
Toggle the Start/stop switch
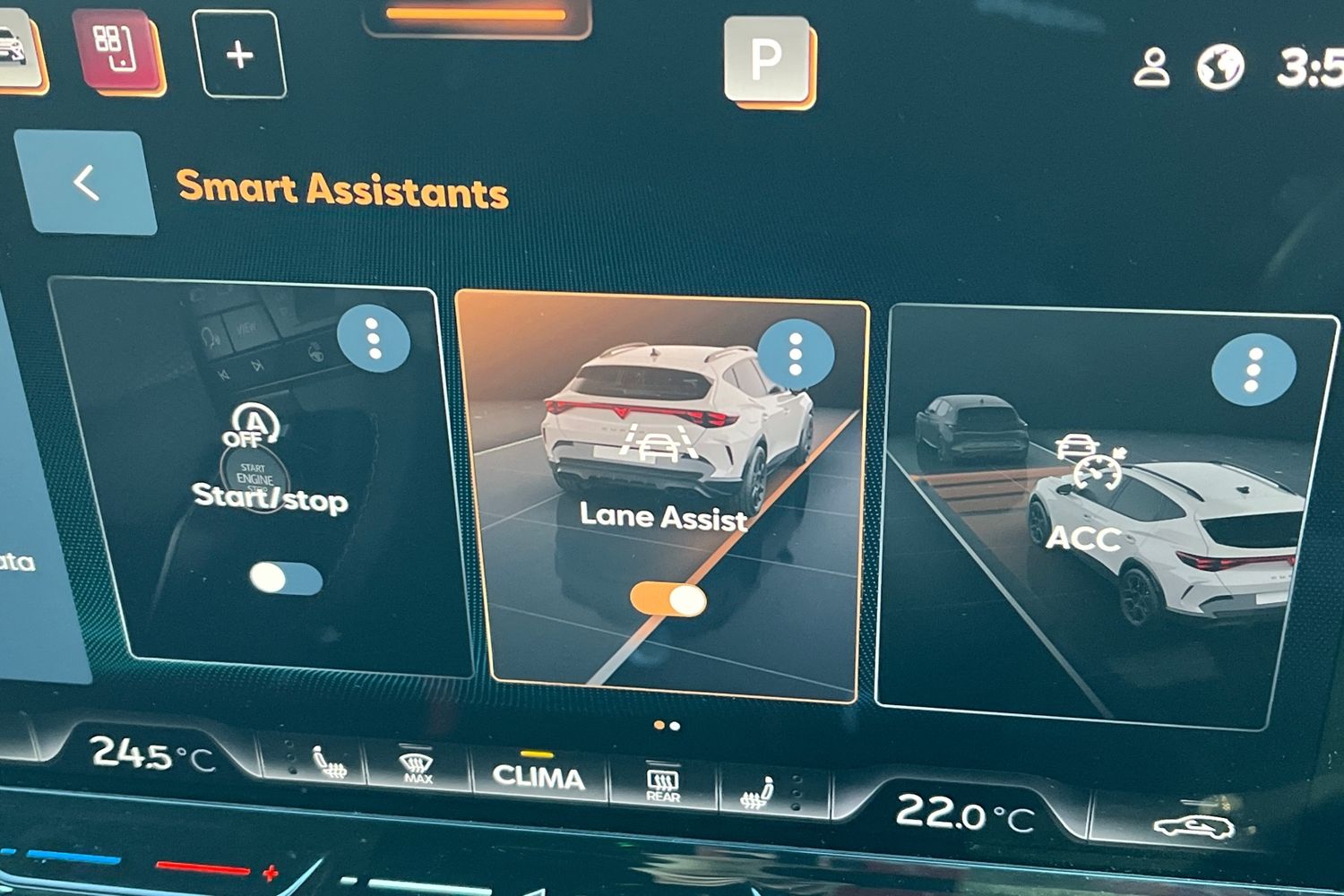click(286, 579)
